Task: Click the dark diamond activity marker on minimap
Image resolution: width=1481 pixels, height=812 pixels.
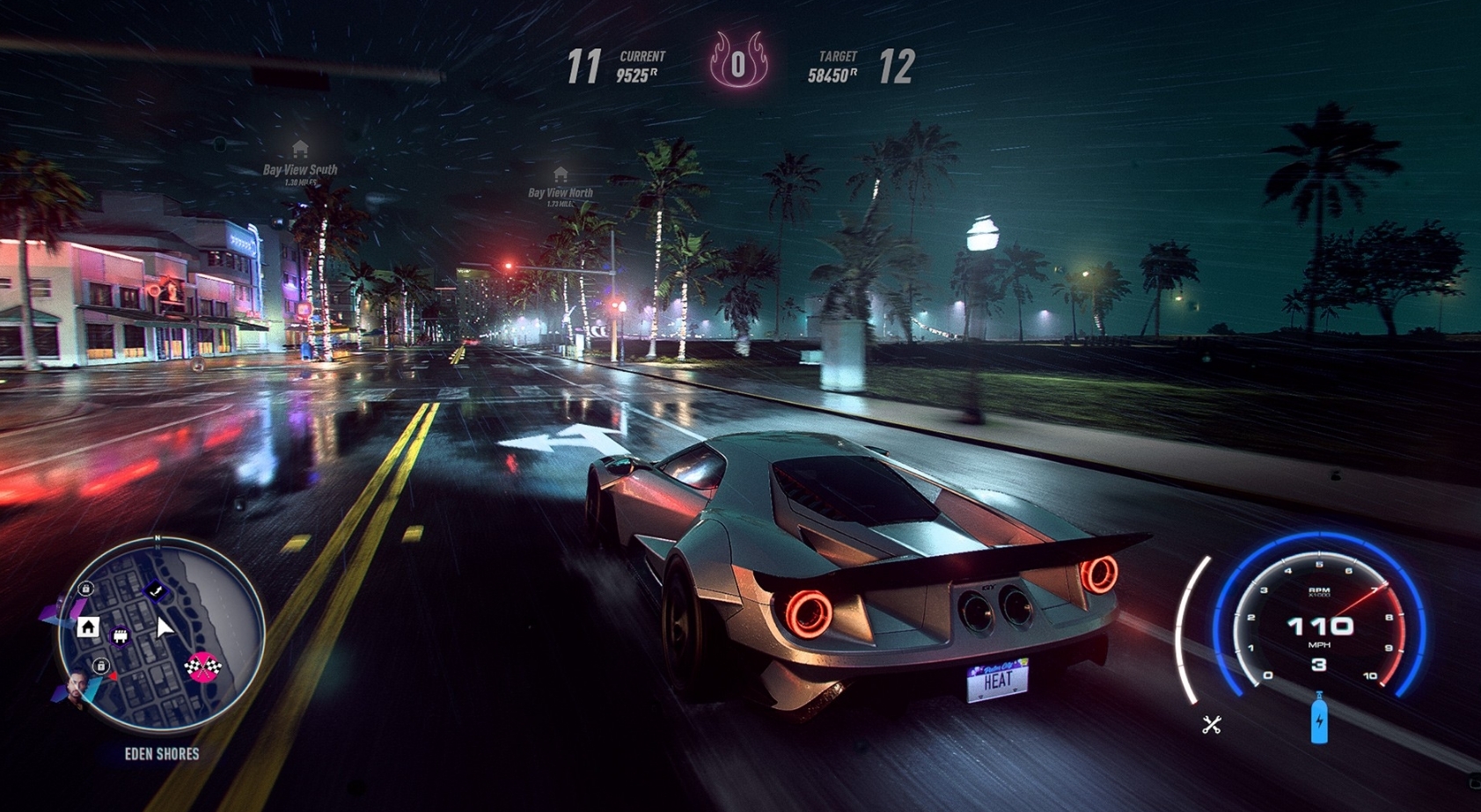Action: (156, 591)
